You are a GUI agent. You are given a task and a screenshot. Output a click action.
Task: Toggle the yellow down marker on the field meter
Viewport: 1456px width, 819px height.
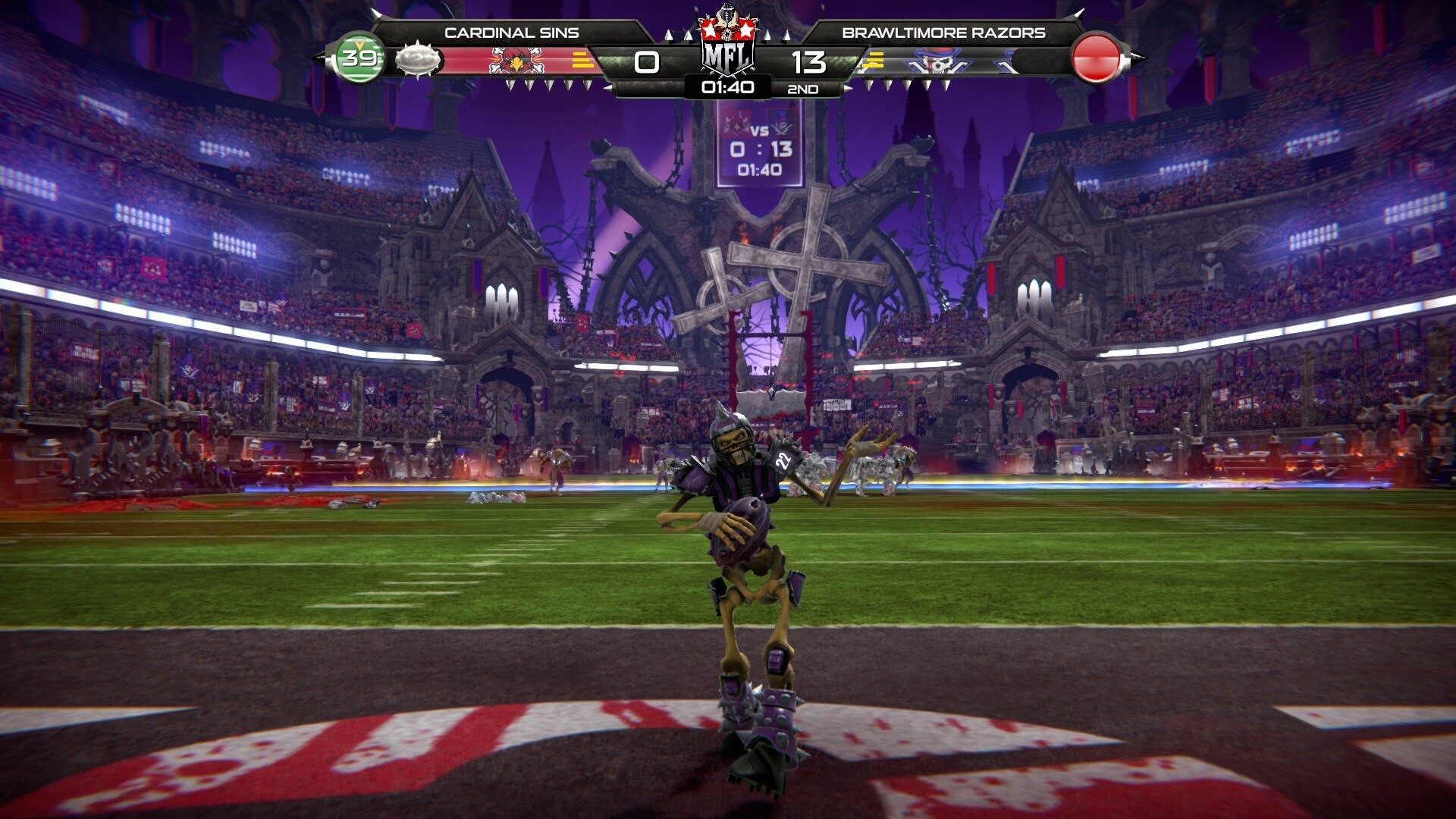pos(360,43)
